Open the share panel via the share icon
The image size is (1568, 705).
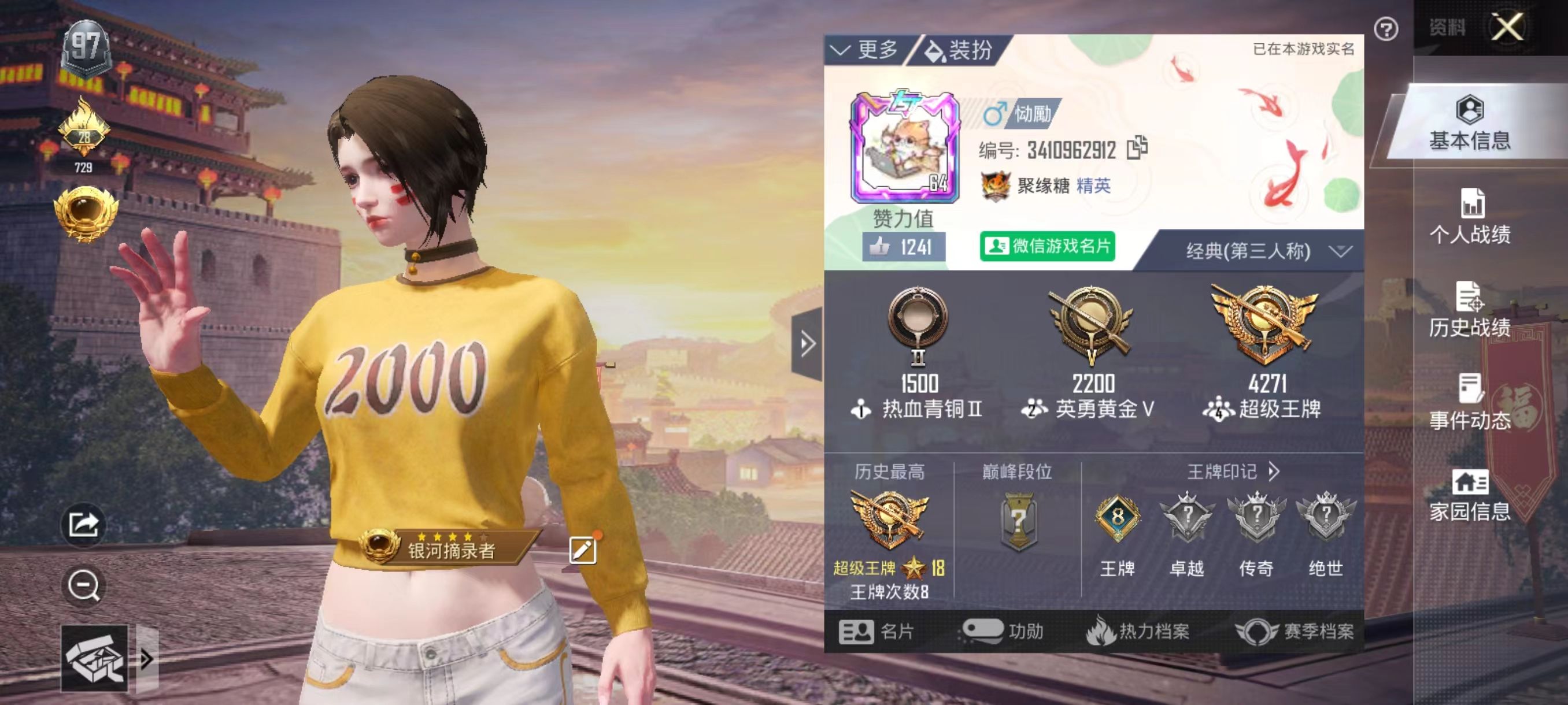click(x=85, y=524)
